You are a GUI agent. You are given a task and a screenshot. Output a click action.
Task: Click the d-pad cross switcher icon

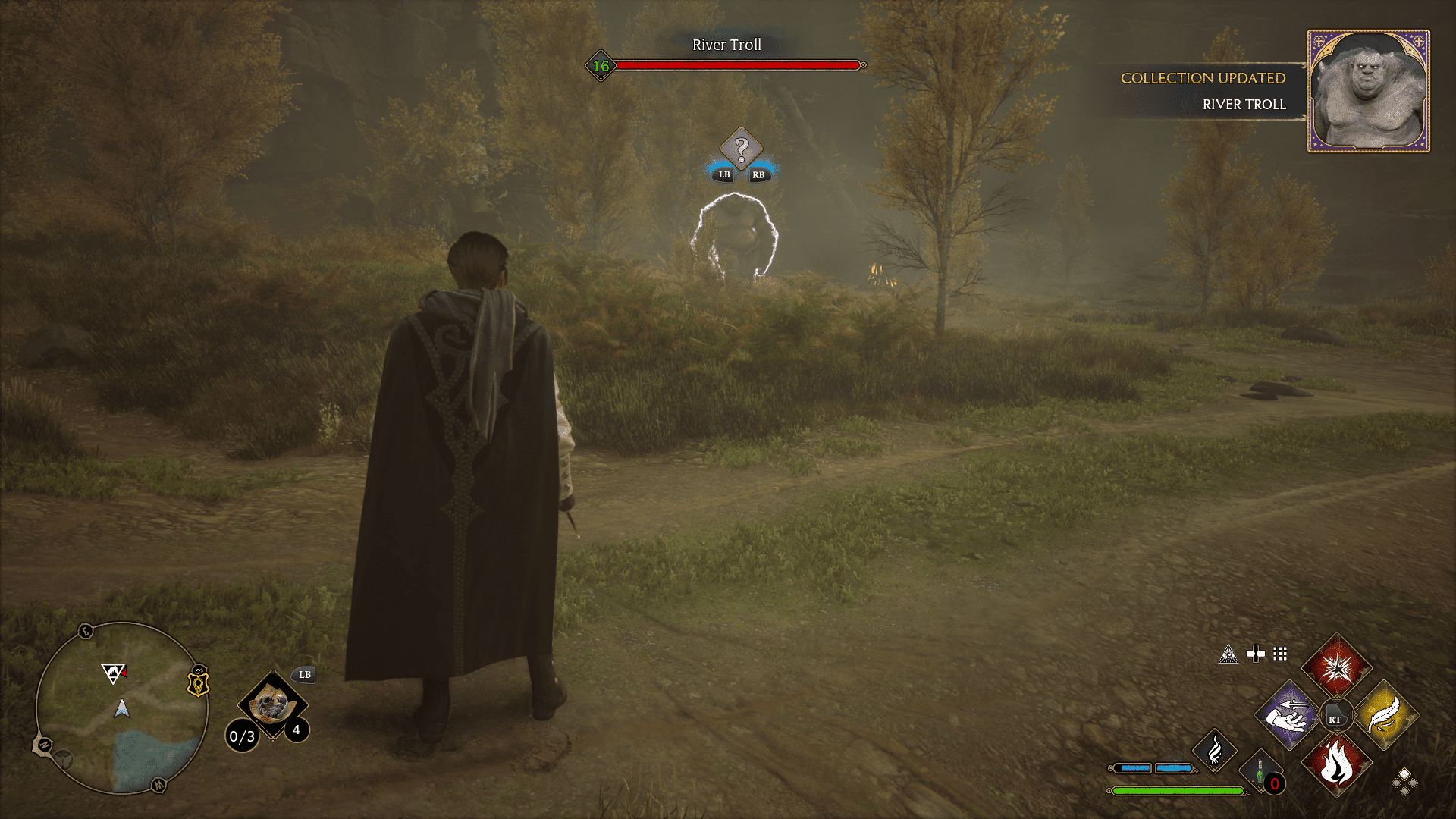coord(1256,654)
